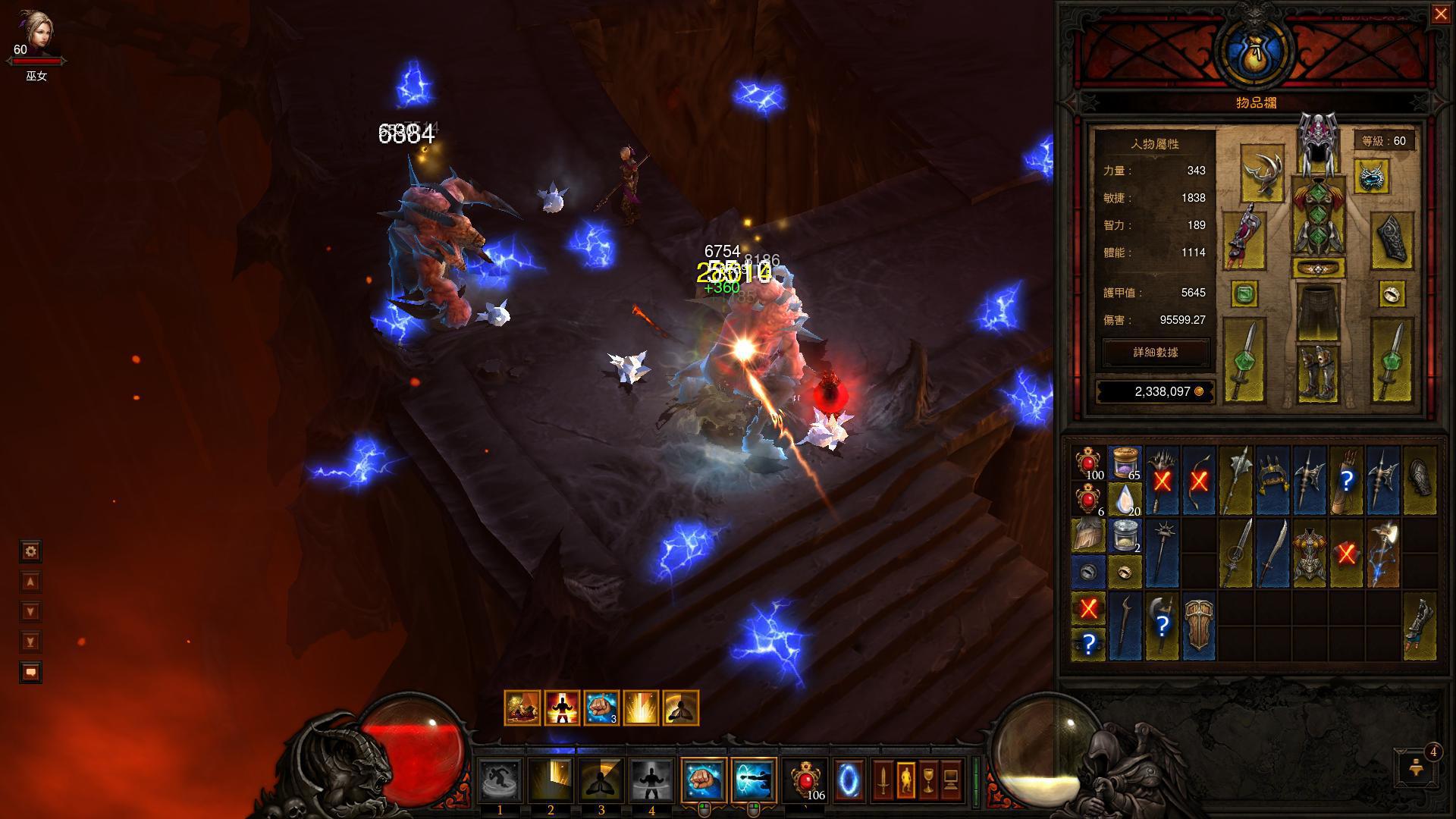Choose the chest armor in the bag
The height and width of the screenshot is (819, 1456).
pos(1310,554)
